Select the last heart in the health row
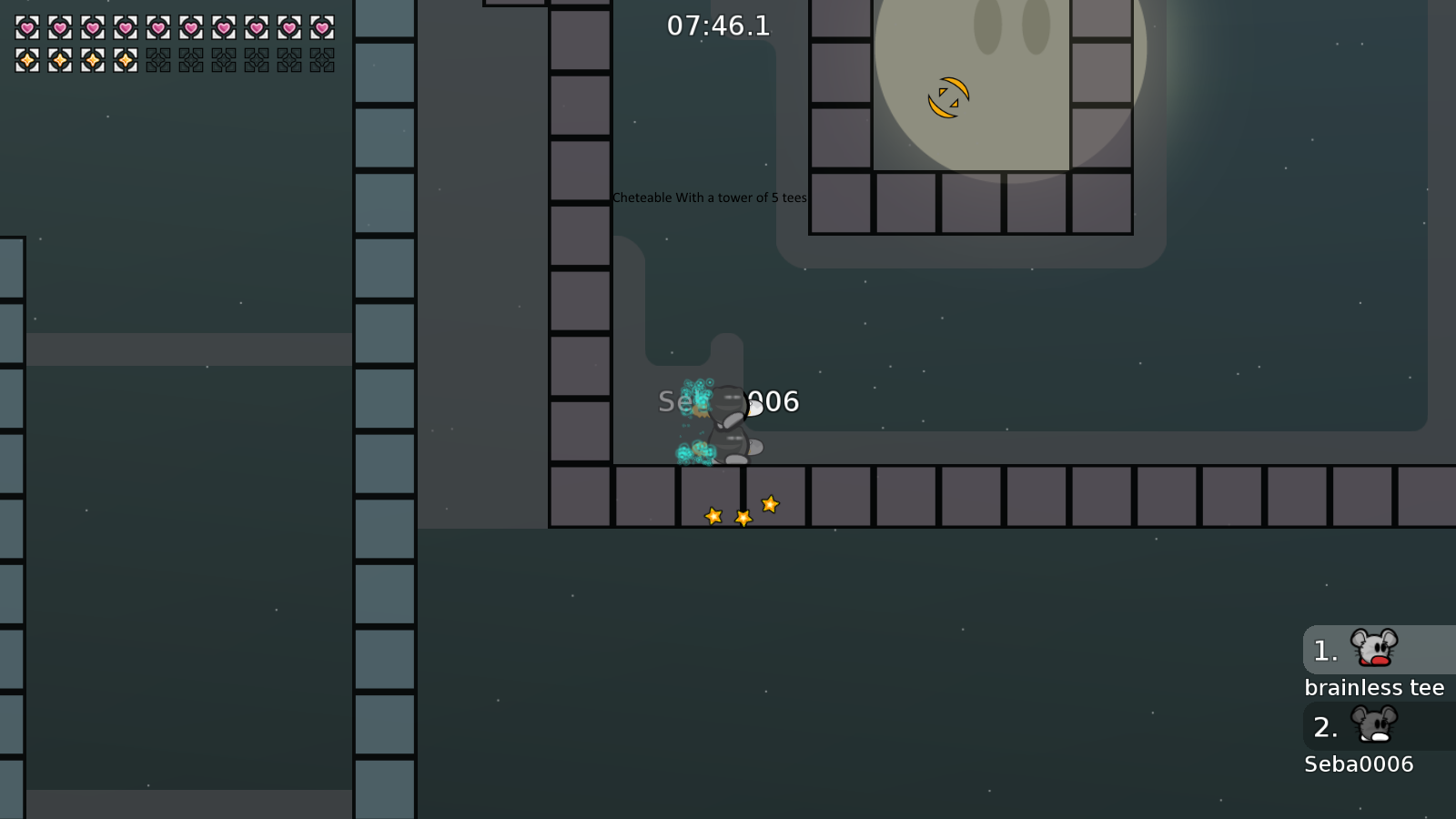Viewport: 1456px width, 819px height. click(318, 27)
